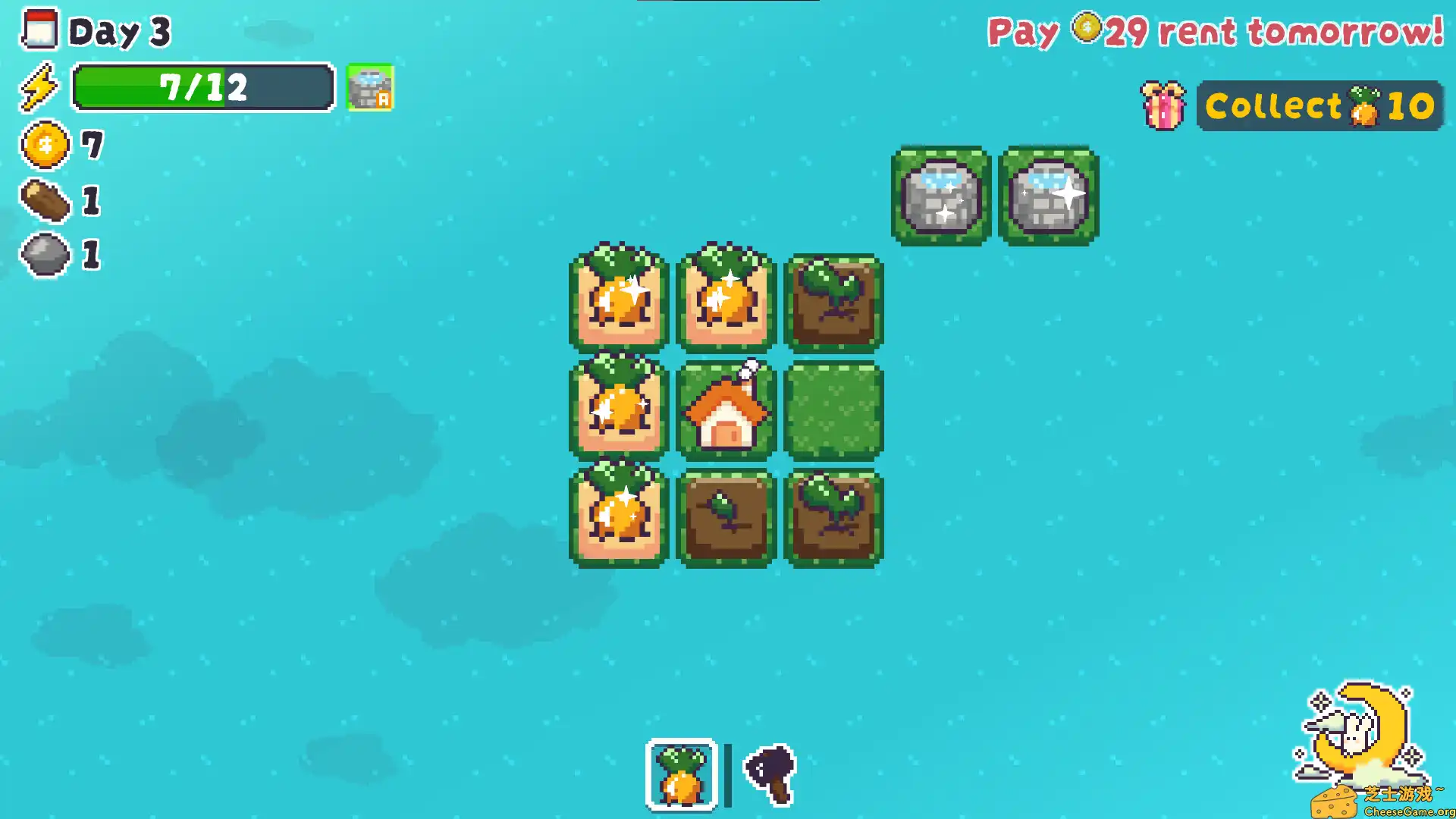Image resolution: width=1456 pixels, height=819 pixels.
Task: Click the green 7/12 energy progress bar
Action: [x=202, y=86]
